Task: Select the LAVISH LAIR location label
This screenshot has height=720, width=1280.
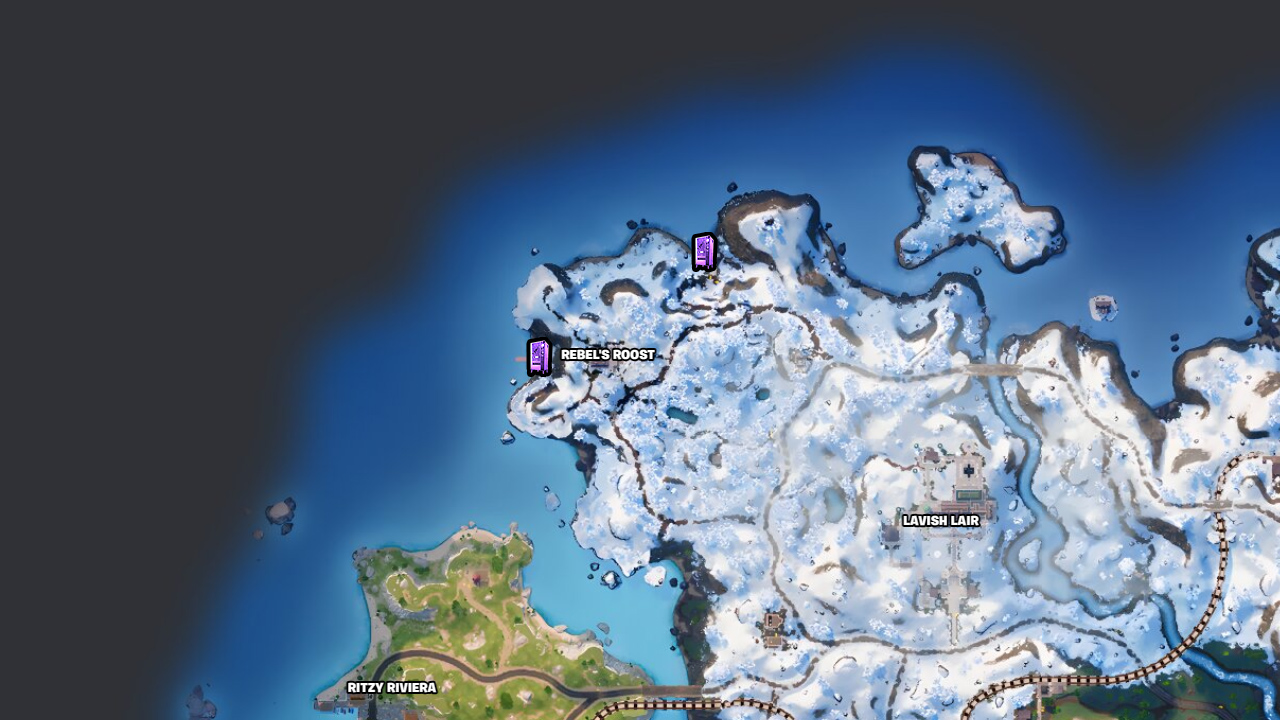Action: coord(941,520)
